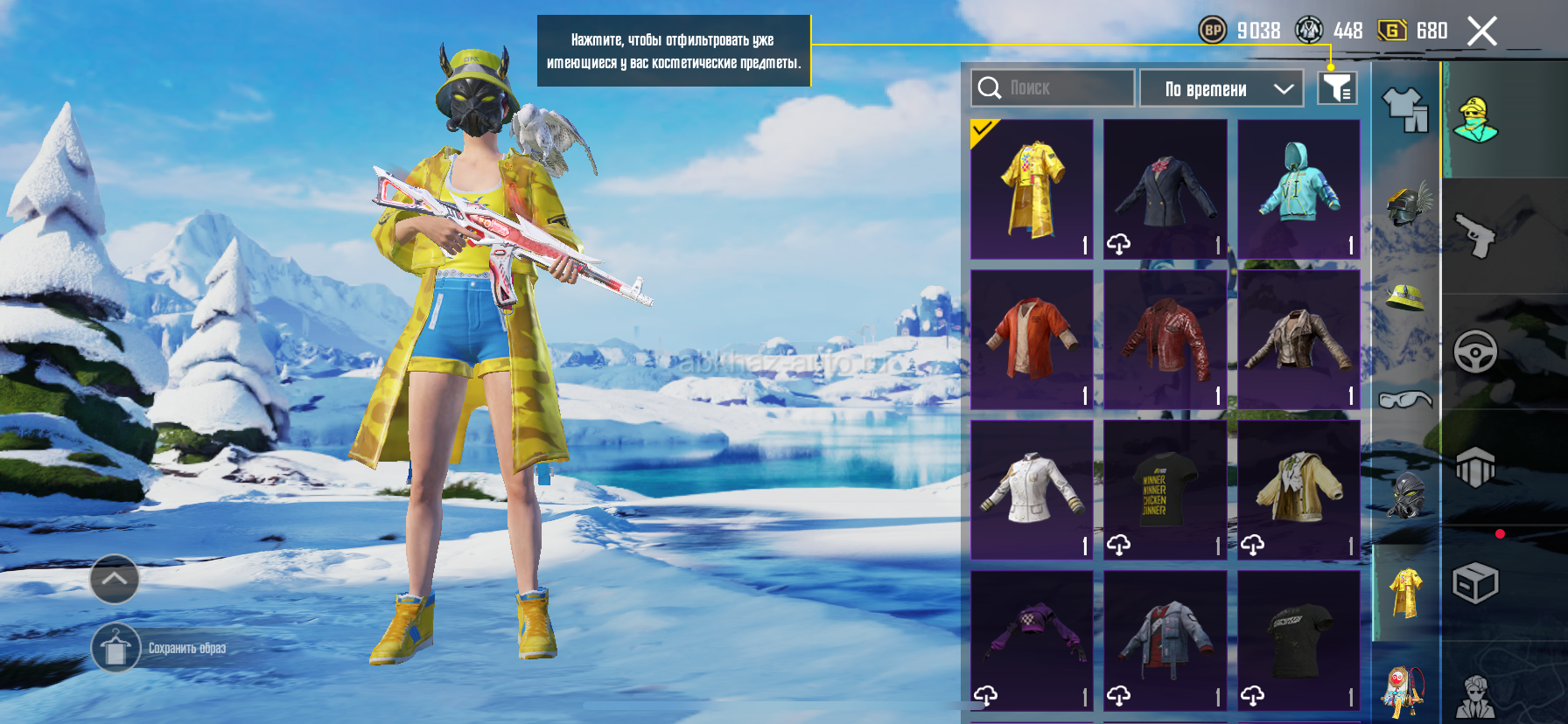
Task: Switch to the pistol weapon skins tab
Action: (1475, 235)
